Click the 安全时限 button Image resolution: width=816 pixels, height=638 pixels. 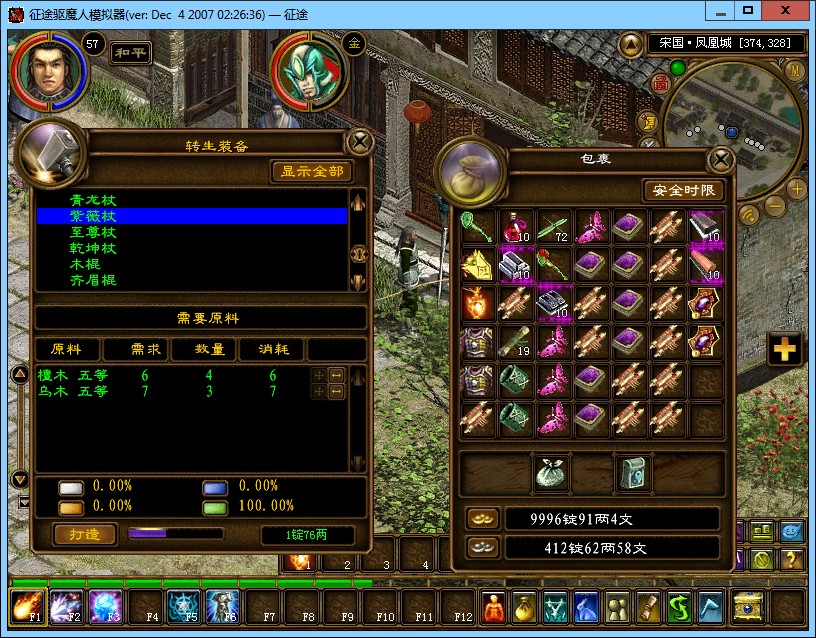683,190
